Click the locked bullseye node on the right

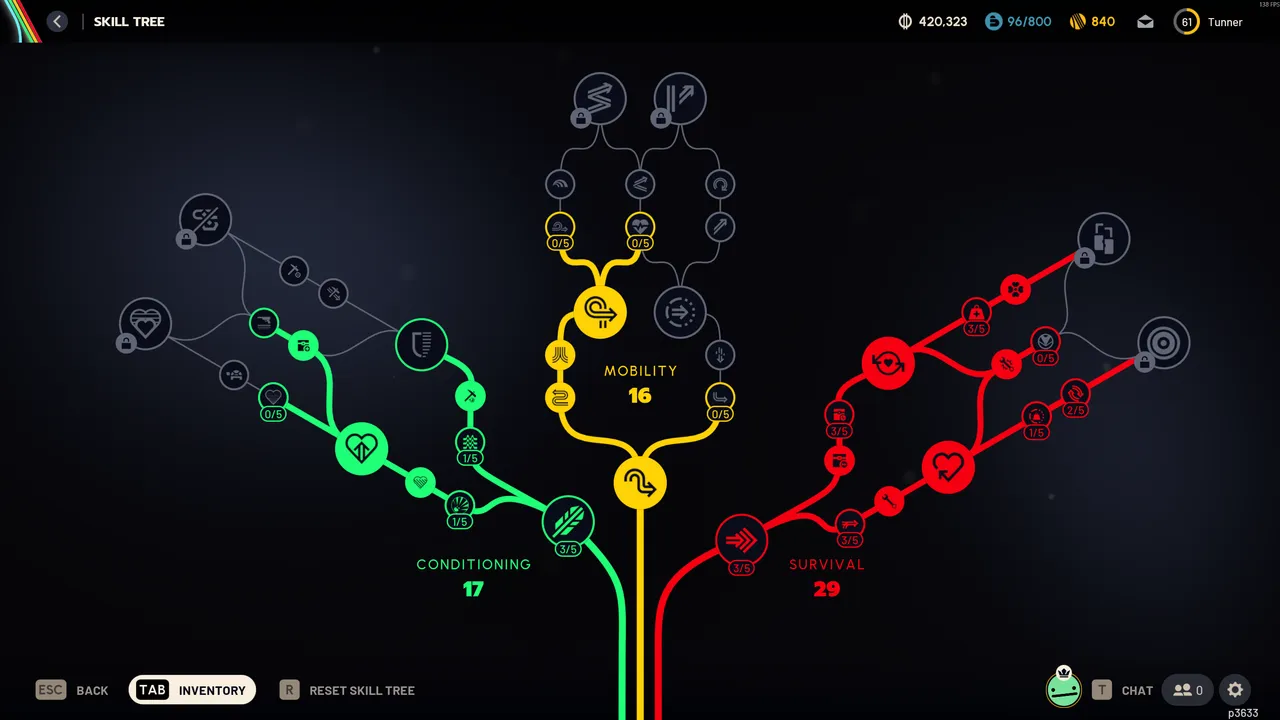pos(1163,343)
